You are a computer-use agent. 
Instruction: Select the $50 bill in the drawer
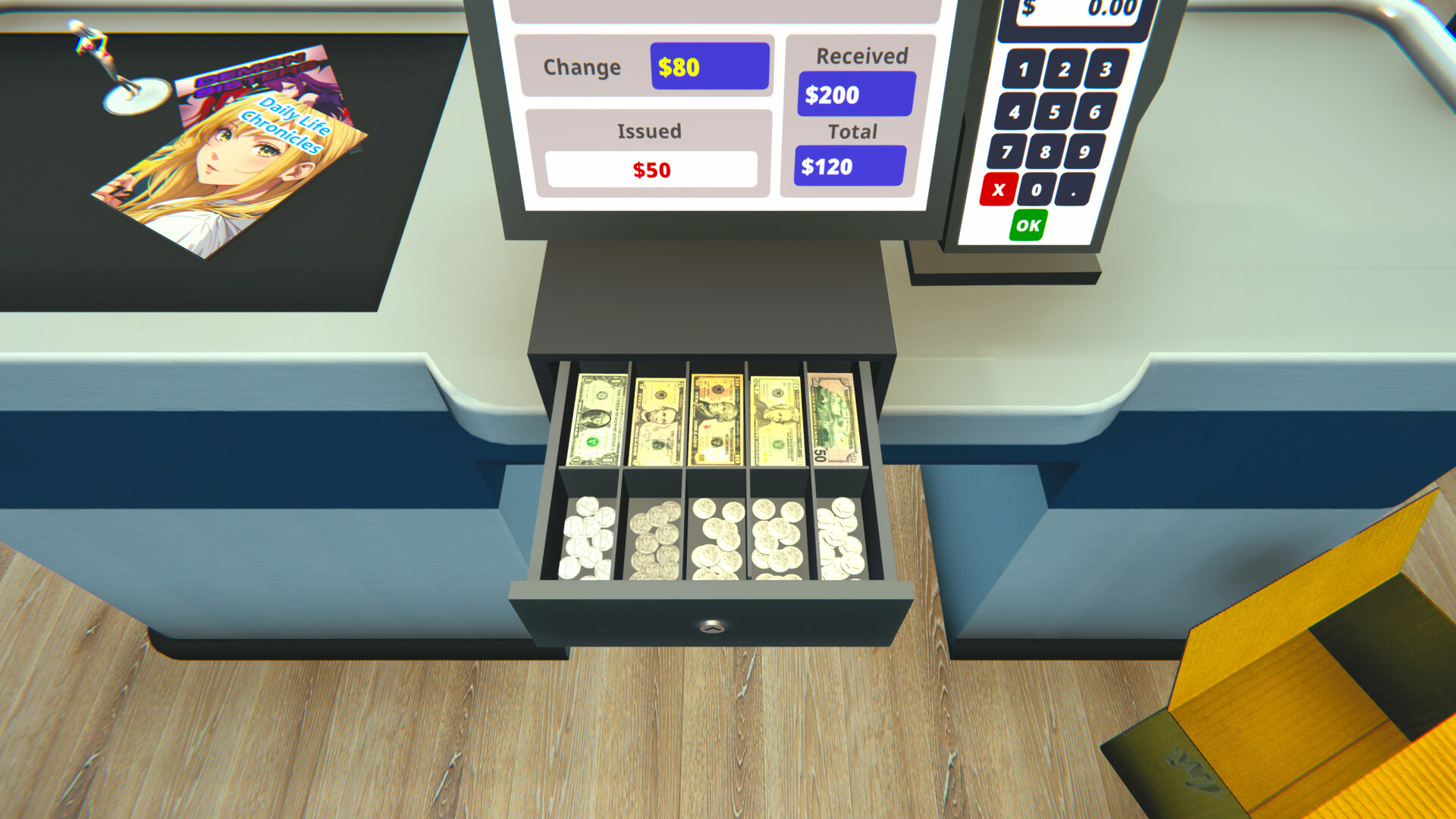(x=833, y=417)
